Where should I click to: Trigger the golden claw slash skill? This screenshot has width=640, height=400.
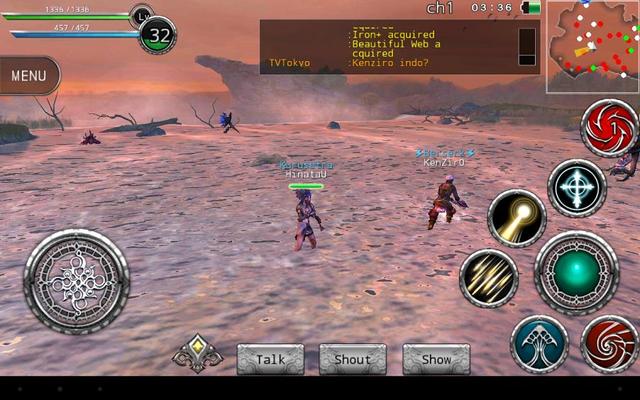[488, 278]
